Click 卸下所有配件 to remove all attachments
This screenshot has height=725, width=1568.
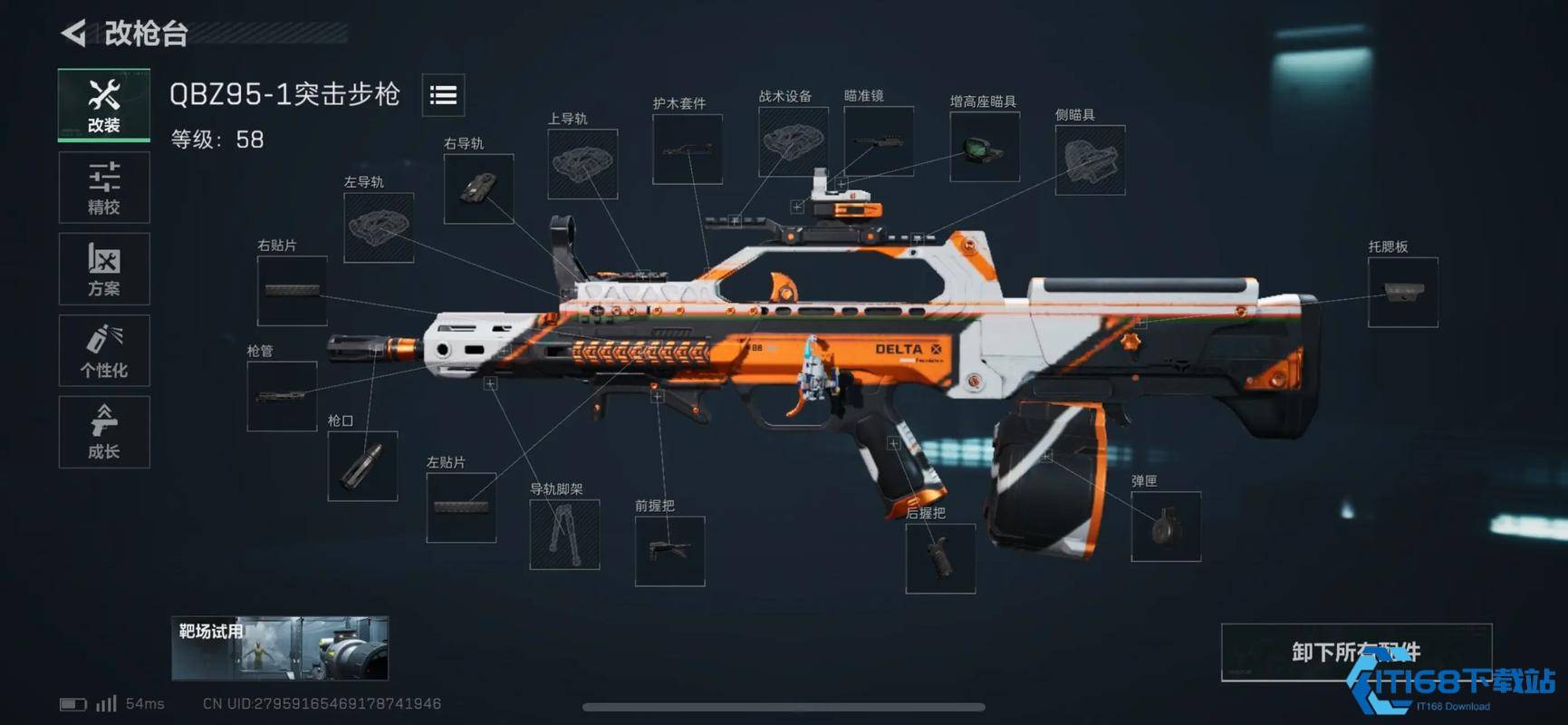tap(1355, 652)
